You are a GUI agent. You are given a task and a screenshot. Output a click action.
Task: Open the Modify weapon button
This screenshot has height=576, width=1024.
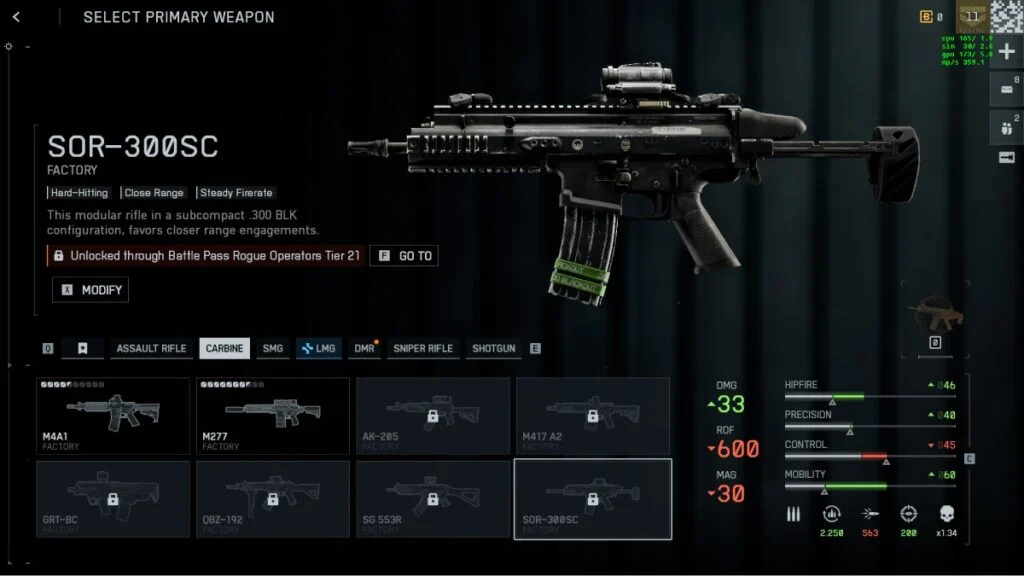point(91,290)
